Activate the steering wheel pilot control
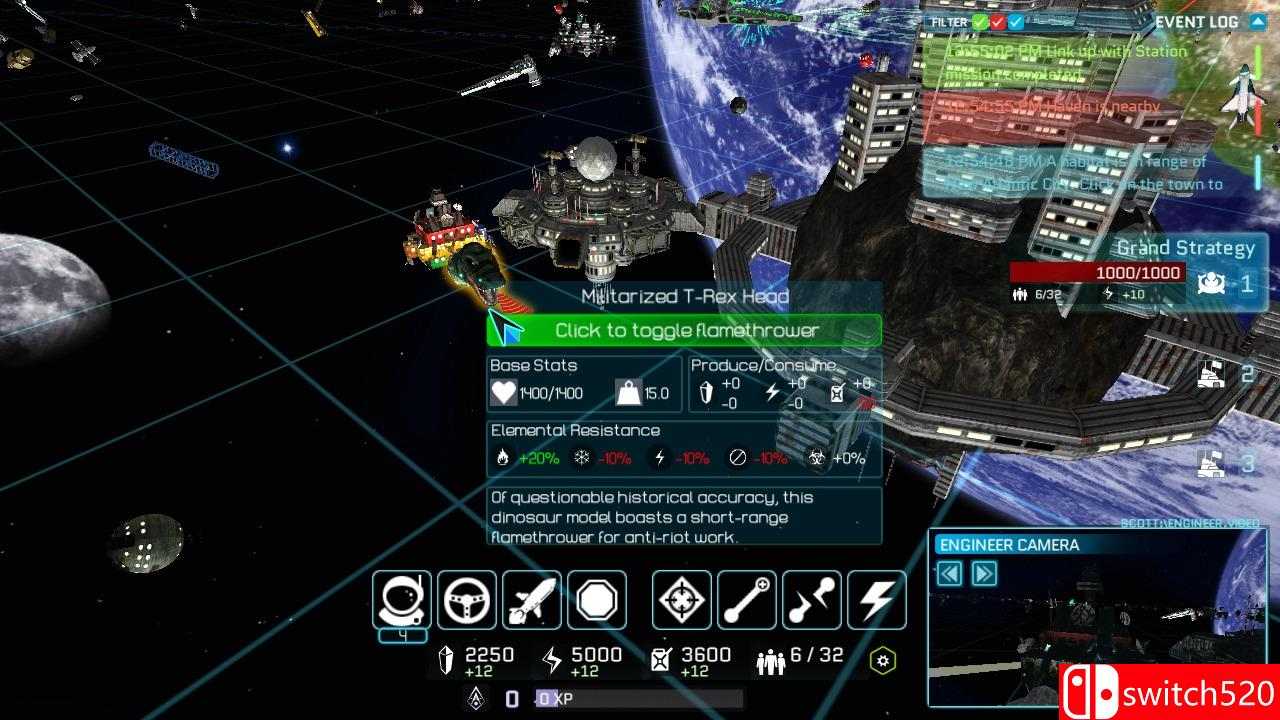Screen dimensions: 1280x720 467,600
